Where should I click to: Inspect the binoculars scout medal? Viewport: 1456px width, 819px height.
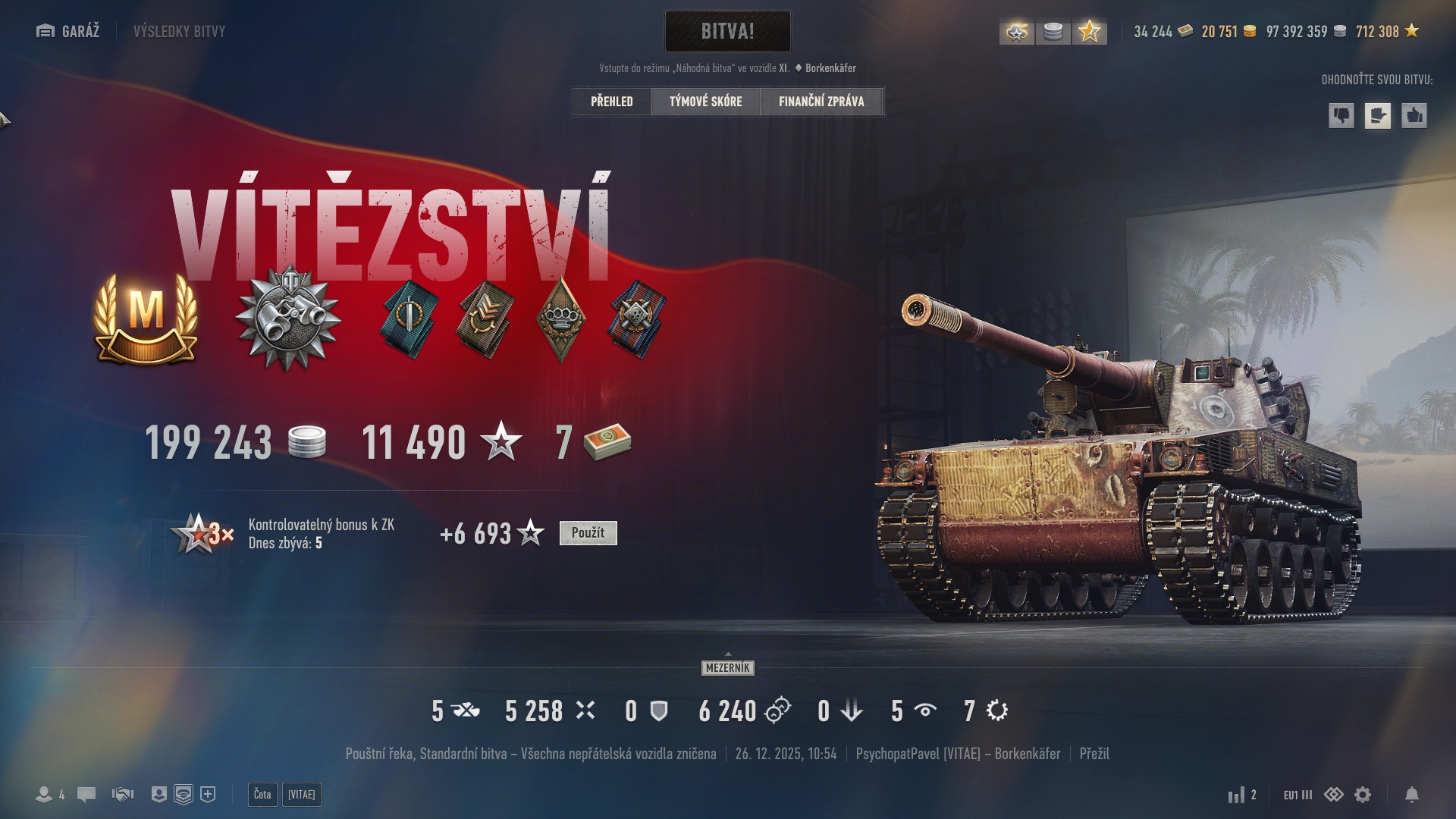point(288,317)
